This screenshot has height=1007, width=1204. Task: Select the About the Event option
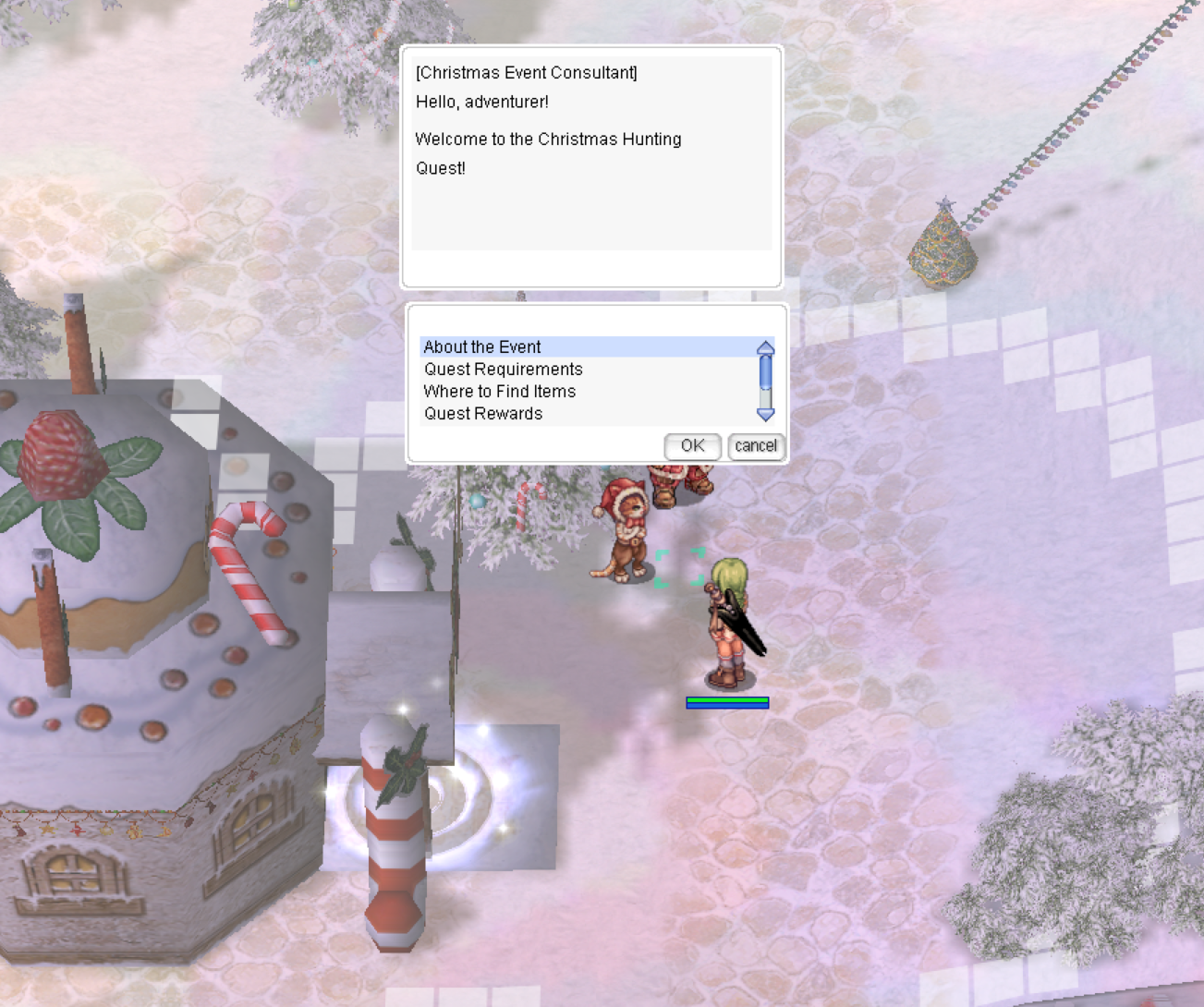click(x=481, y=346)
